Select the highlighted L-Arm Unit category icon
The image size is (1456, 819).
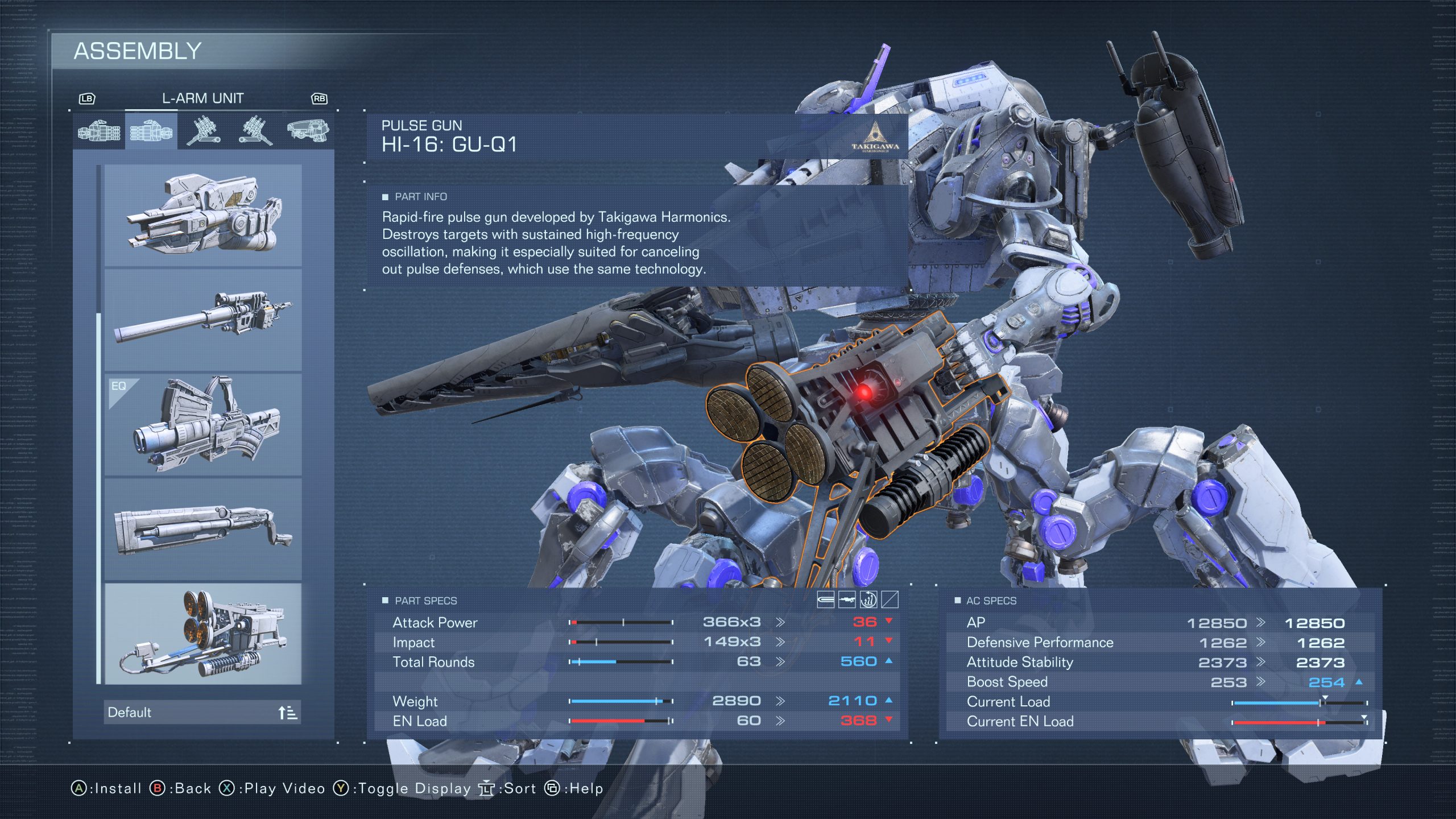[x=151, y=133]
